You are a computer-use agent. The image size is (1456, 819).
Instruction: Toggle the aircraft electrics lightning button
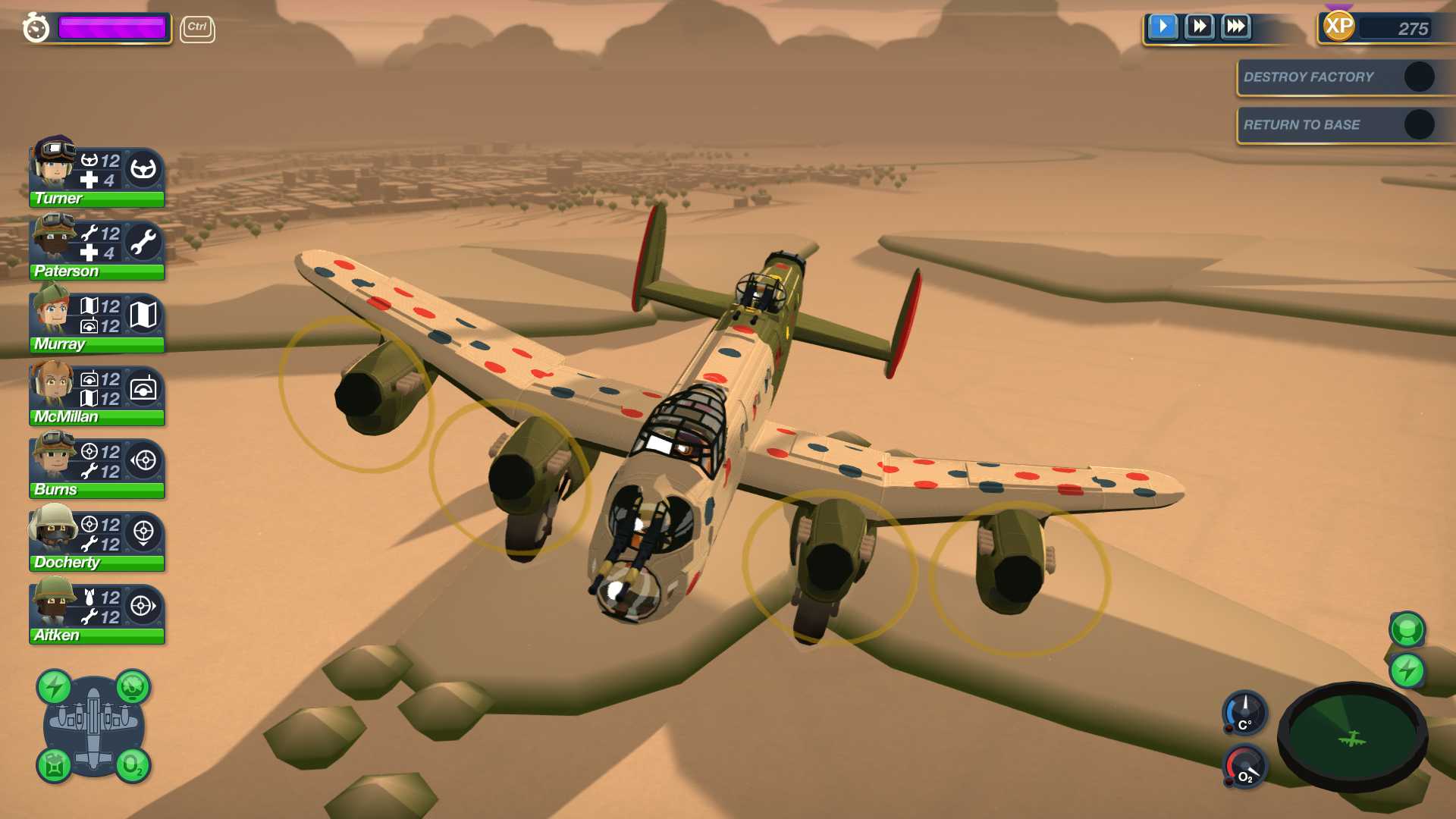pyautogui.click(x=53, y=687)
